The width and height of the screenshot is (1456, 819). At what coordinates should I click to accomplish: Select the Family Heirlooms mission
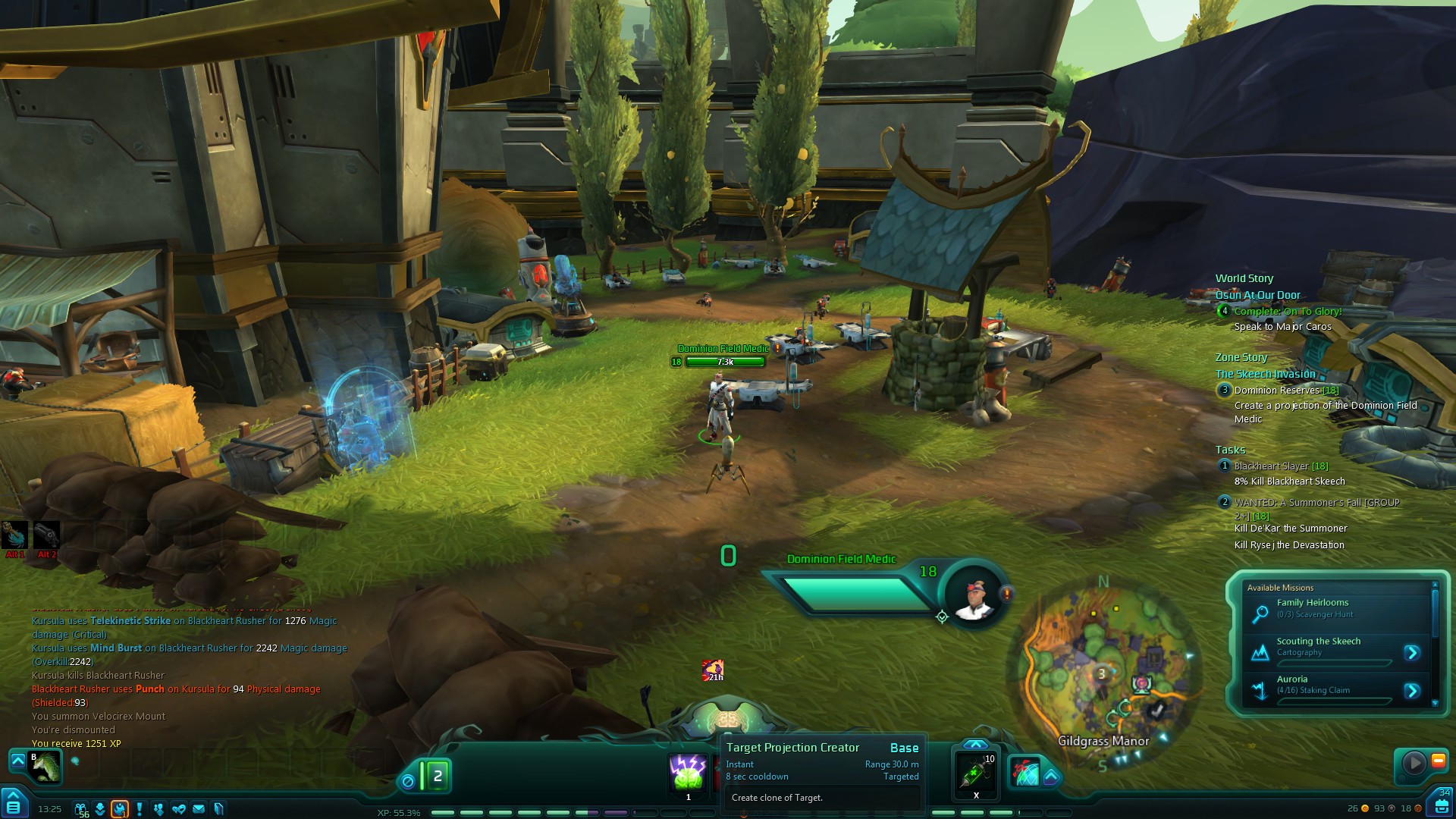click(1312, 608)
